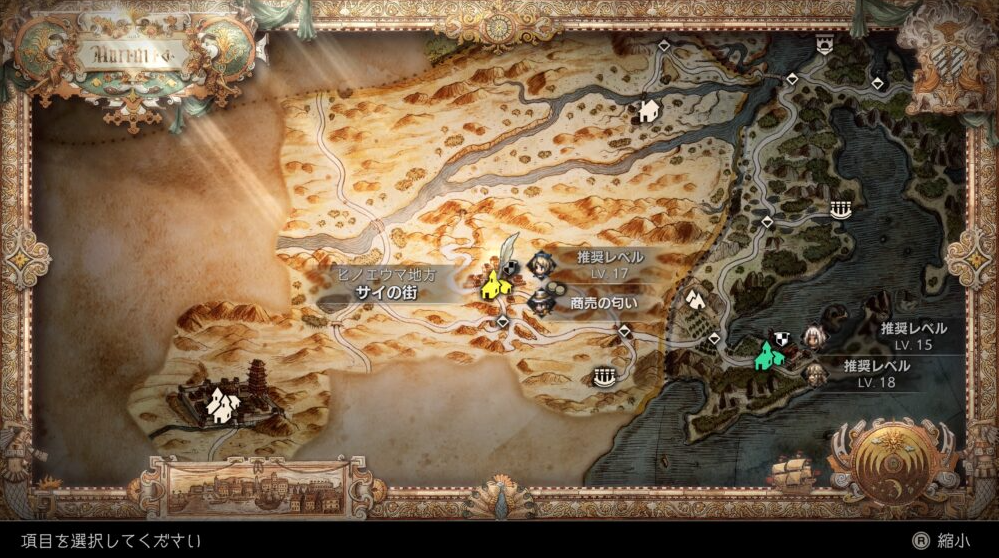Image resolution: width=999 pixels, height=558 pixels.
Task: Select the harbor marker on the eastern bay
Action: pos(839,209)
